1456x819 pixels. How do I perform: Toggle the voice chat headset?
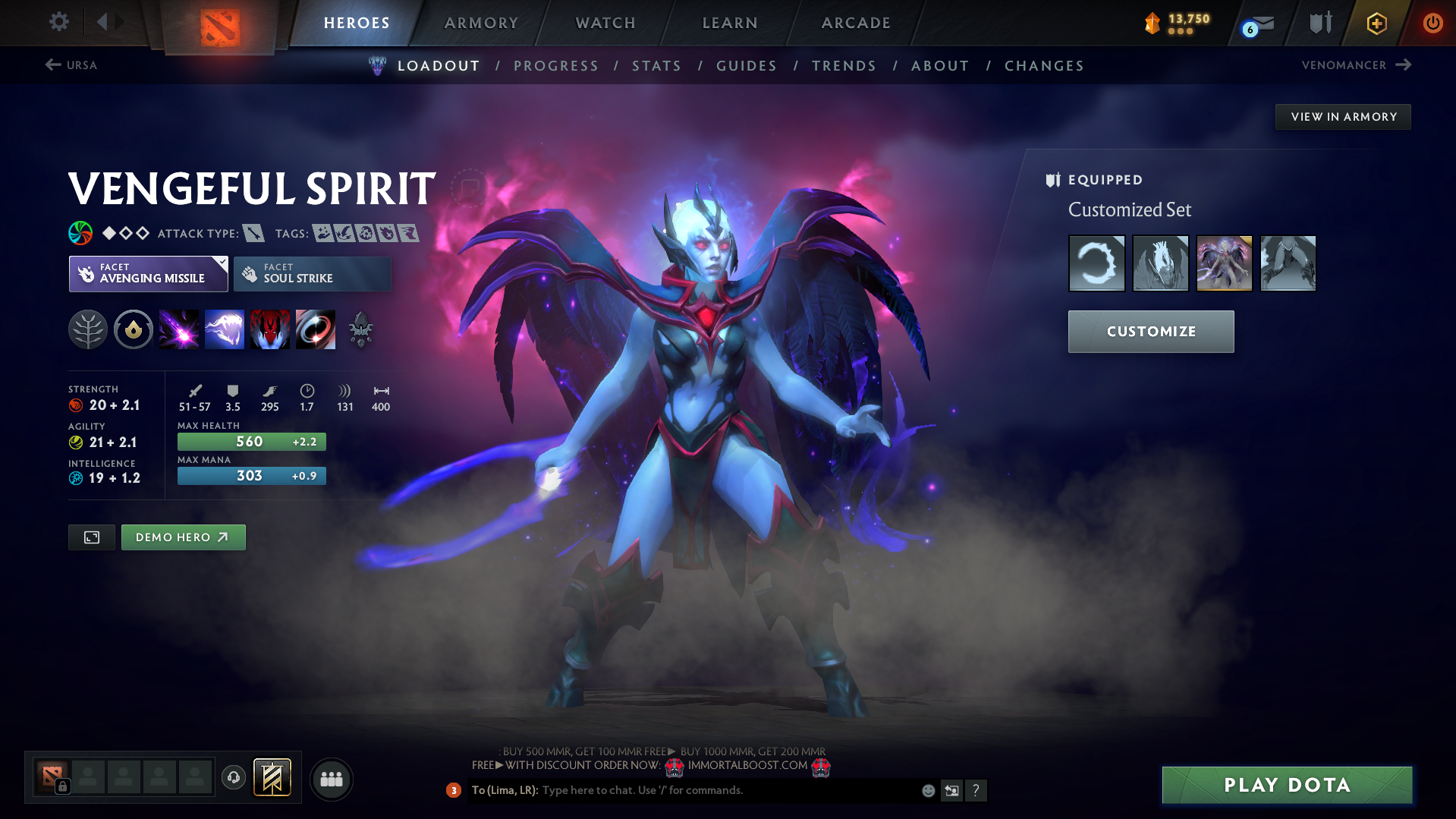(233, 778)
